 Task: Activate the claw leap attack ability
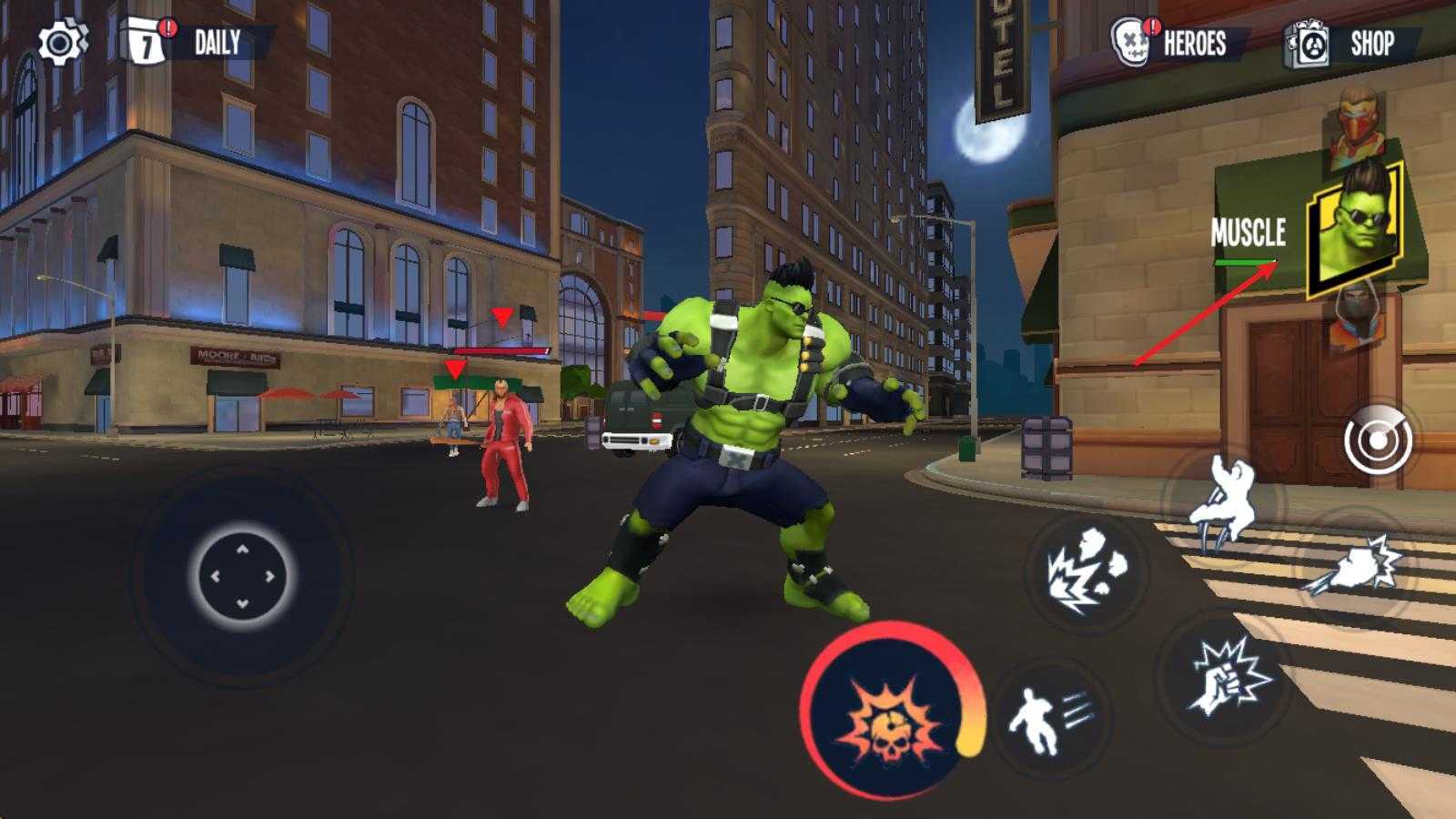pyautogui.click(x=1224, y=505)
